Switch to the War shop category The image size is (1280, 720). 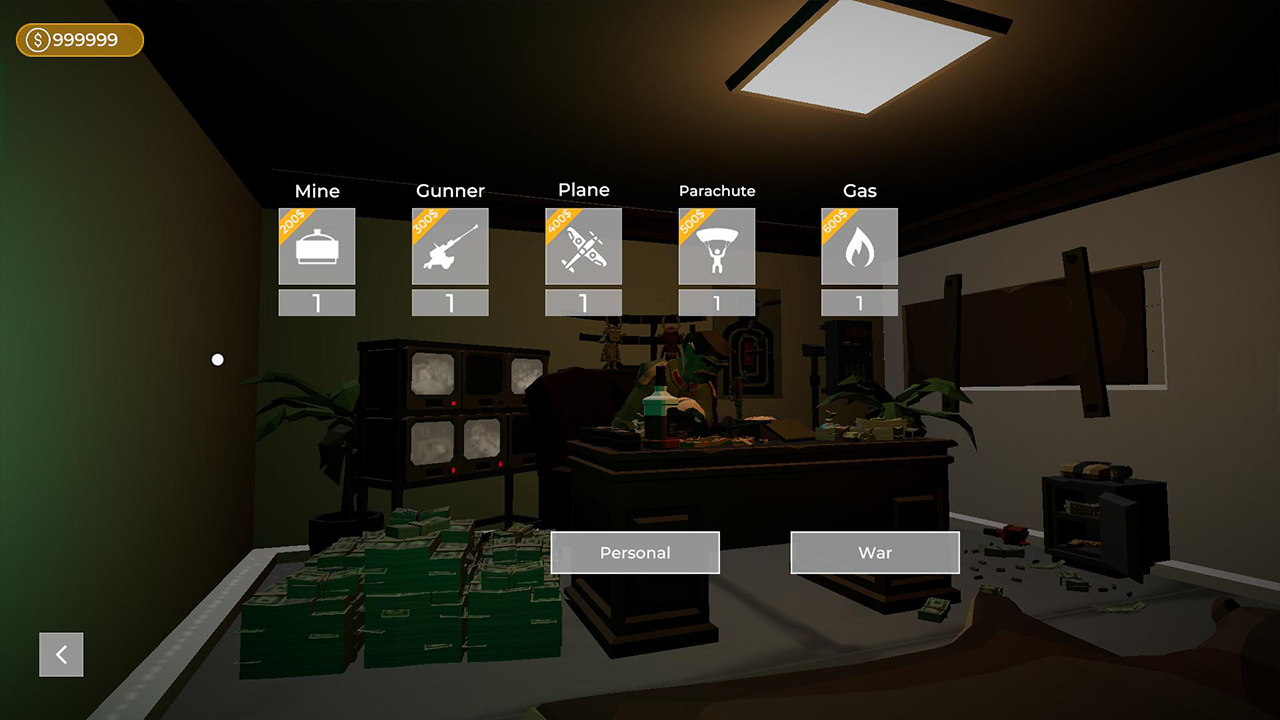coord(875,552)
